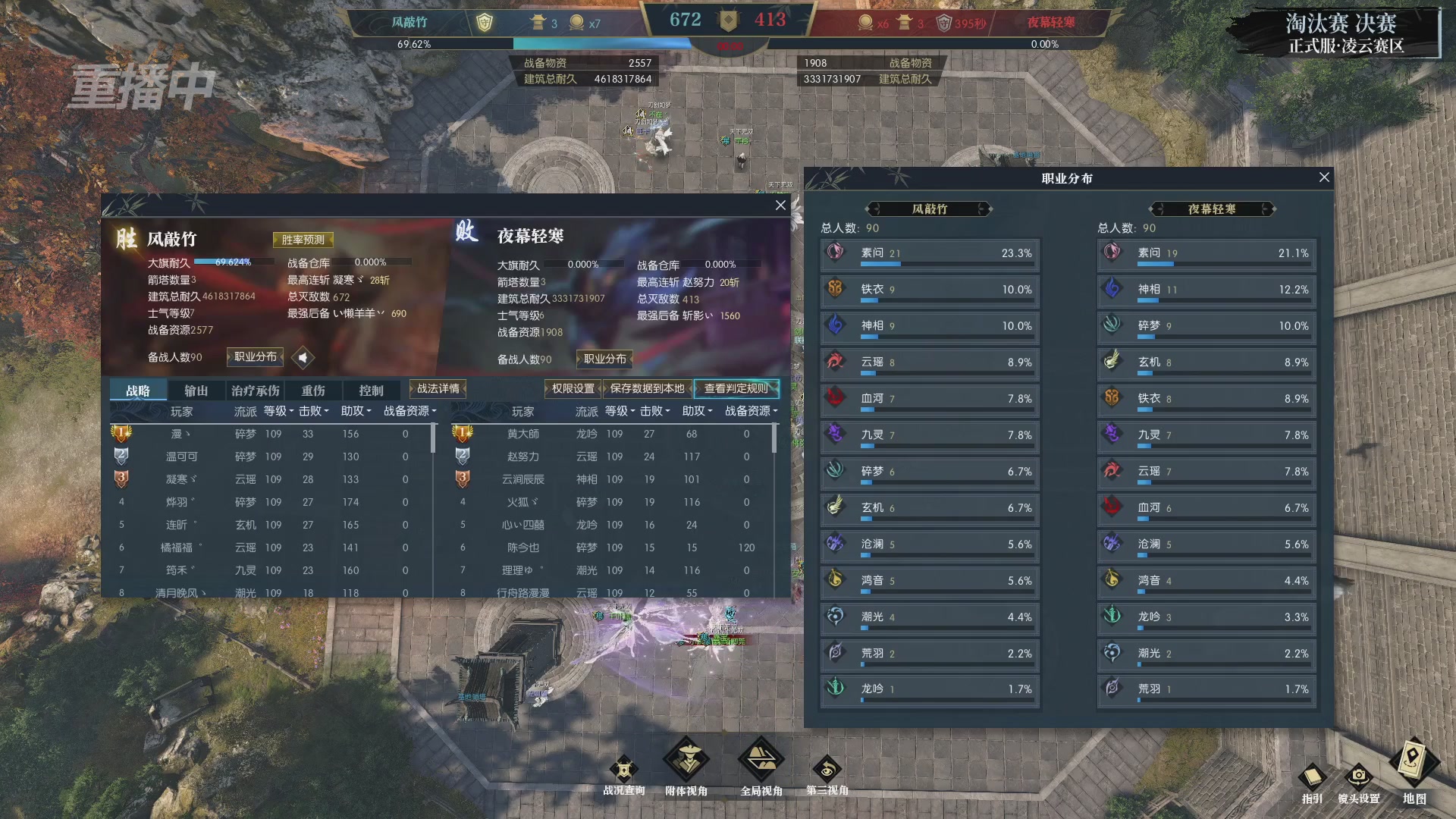This screenshot has width=1456, height=819.
Task: Switch to the 控制 tab
Action: 371,389
